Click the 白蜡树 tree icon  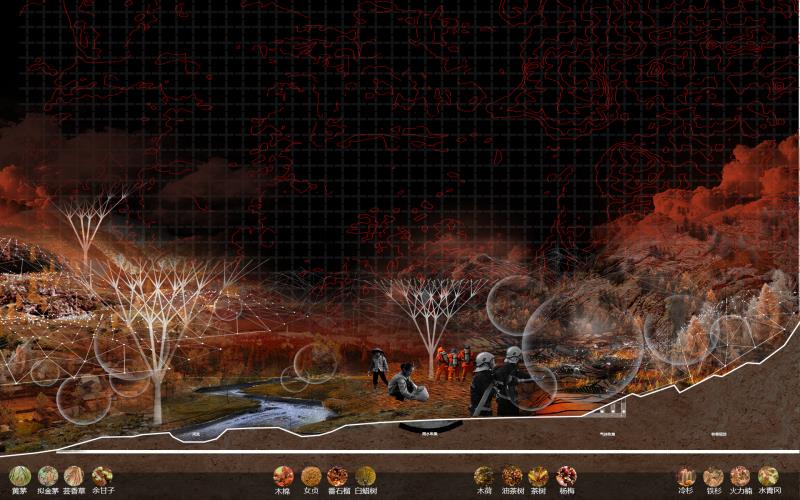tap(365, 476)
